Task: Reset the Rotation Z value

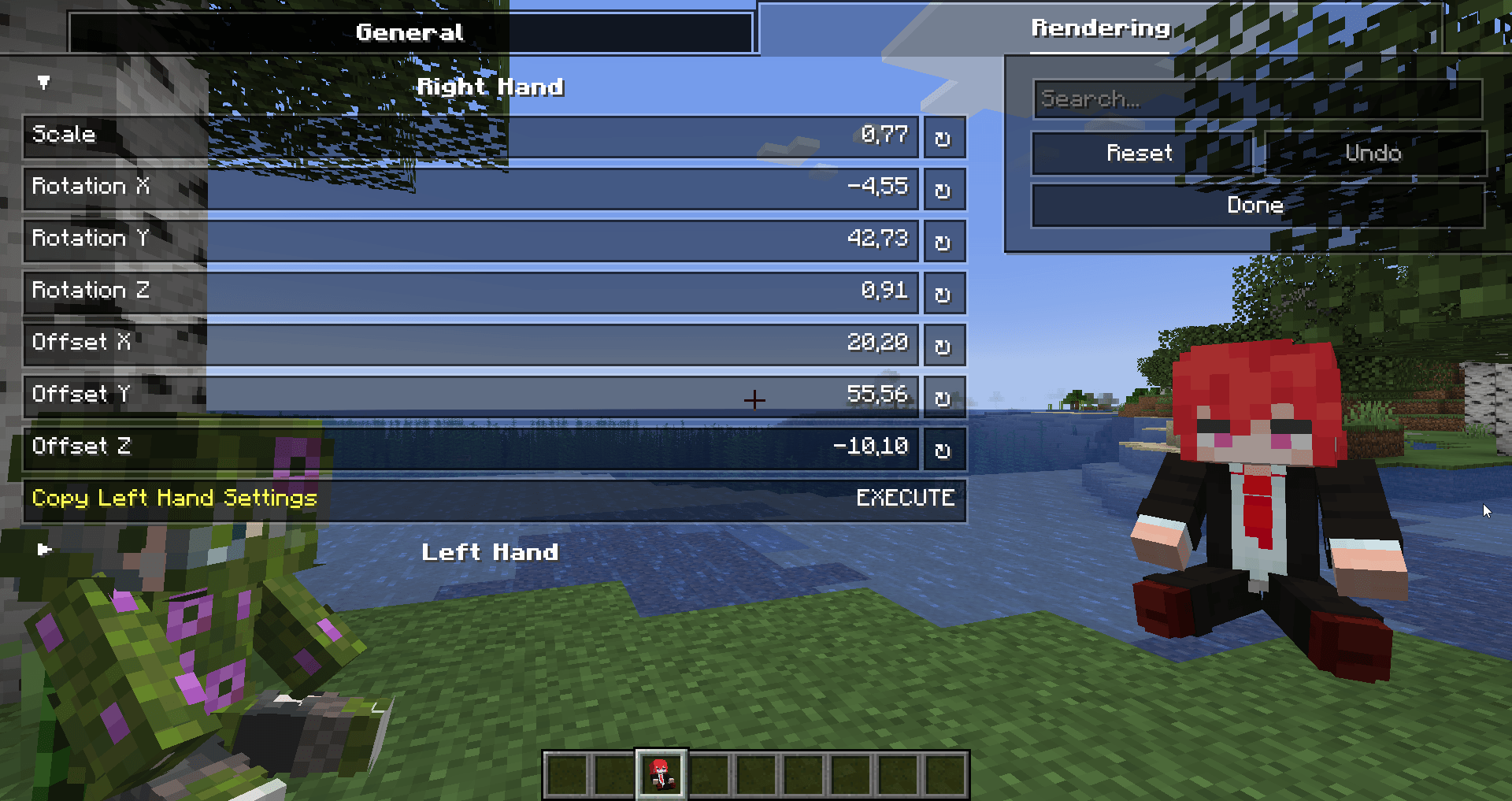Action: 943,293
